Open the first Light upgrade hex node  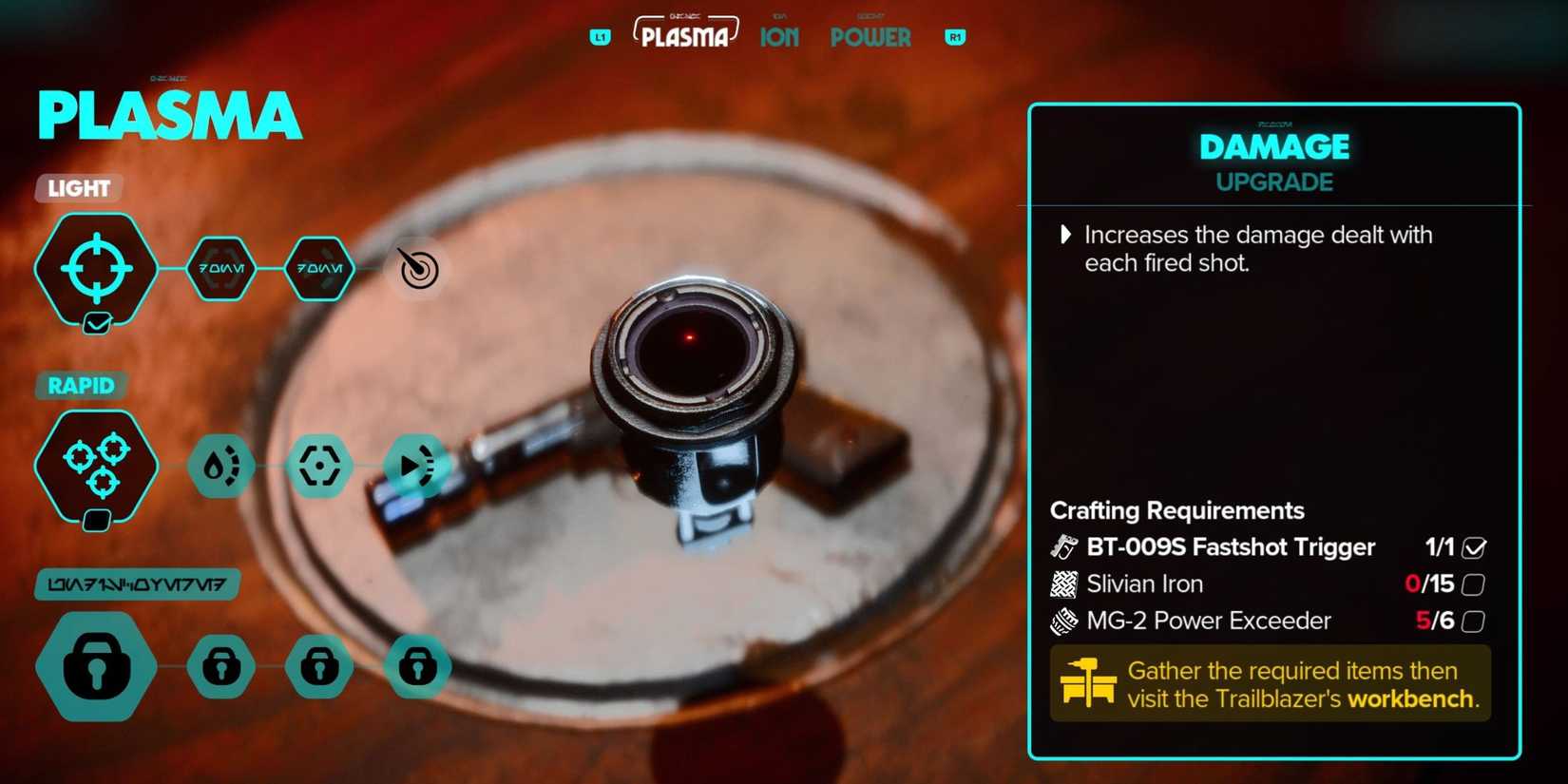click(x=221, y=268)
